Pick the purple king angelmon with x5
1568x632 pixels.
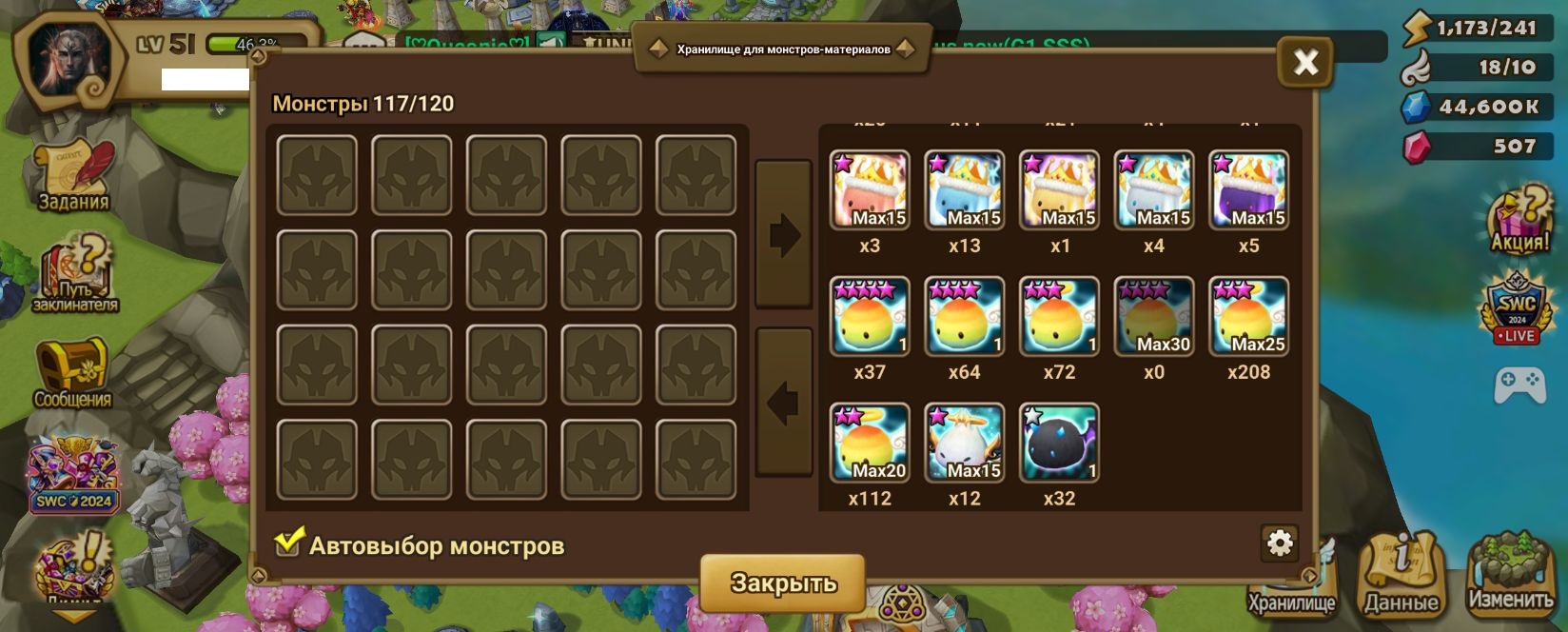1248,189
